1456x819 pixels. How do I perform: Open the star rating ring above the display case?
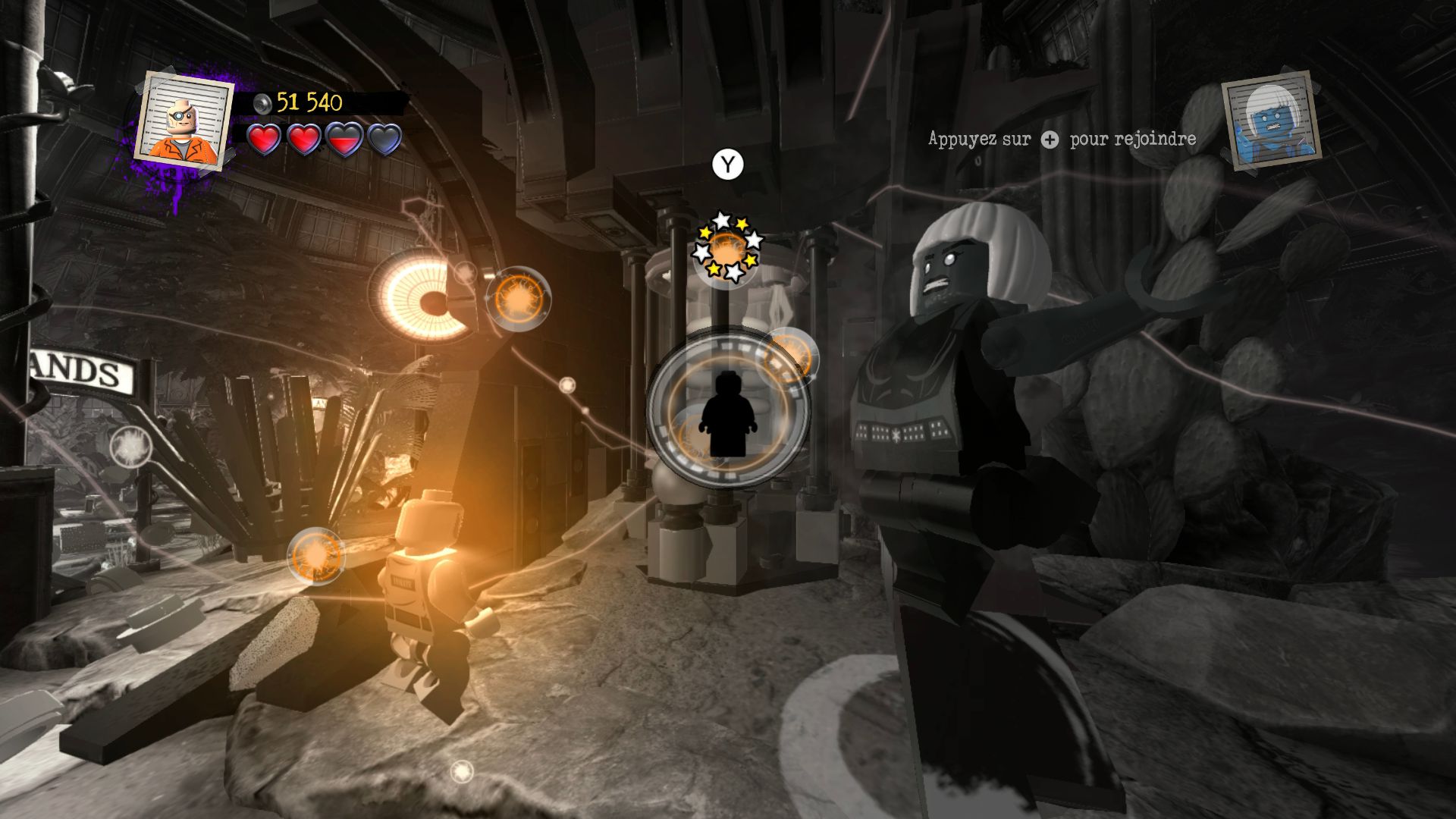(726, 246)
